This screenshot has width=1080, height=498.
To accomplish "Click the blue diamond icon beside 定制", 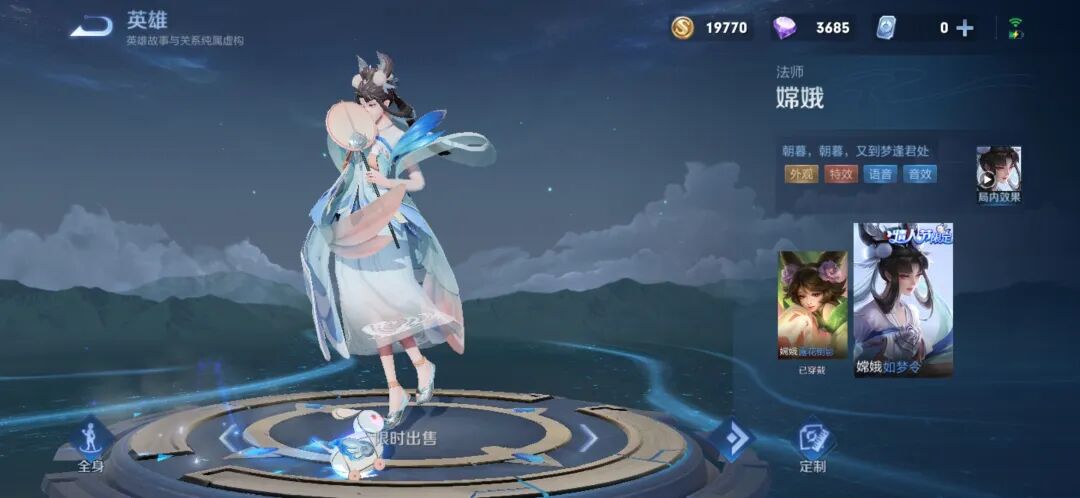I will coord(731,439).
